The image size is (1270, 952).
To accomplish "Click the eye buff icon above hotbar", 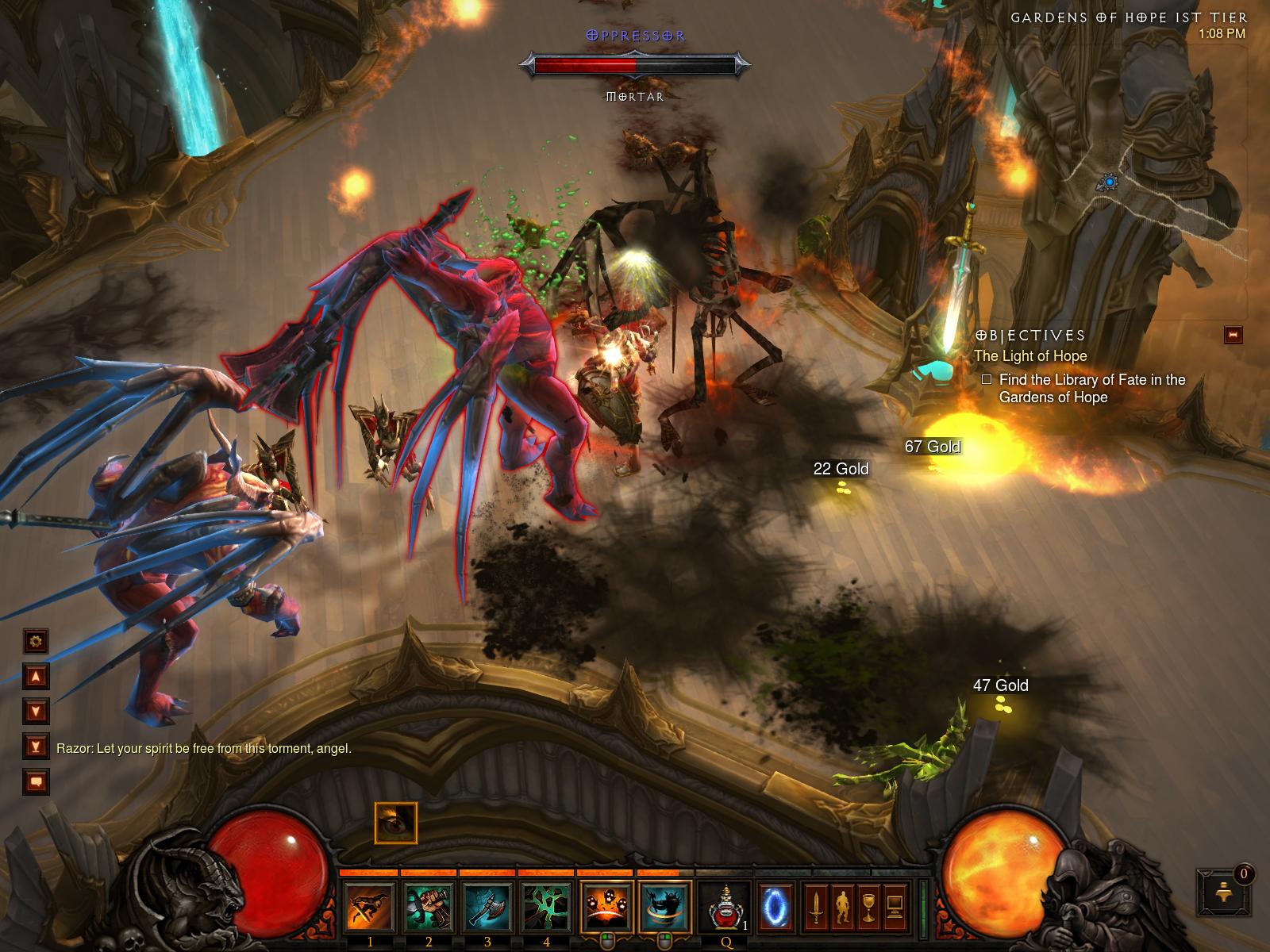I will pyautogui.click(x=395, y=823).
